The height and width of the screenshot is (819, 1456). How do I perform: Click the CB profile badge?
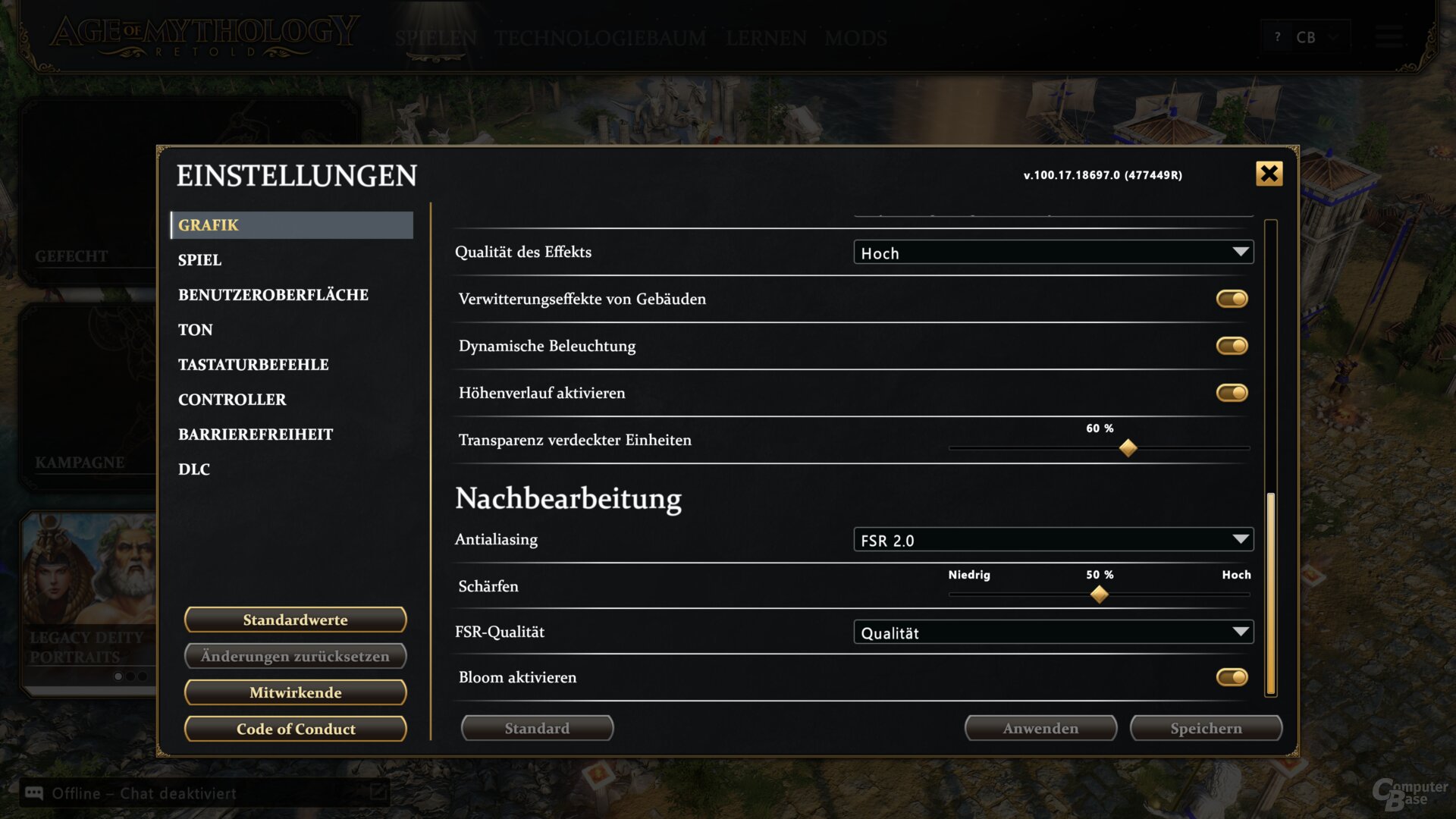pos(1305,36)
